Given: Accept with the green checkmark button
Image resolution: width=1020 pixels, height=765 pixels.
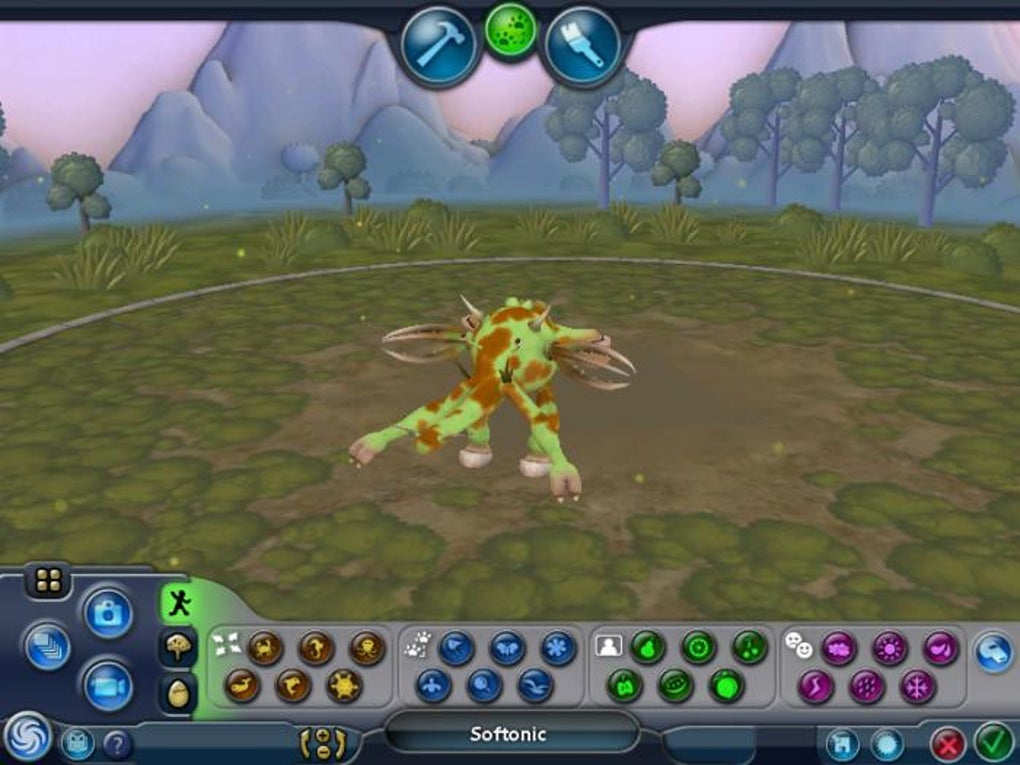Looking at the screenshot, I should pos(994,743).
